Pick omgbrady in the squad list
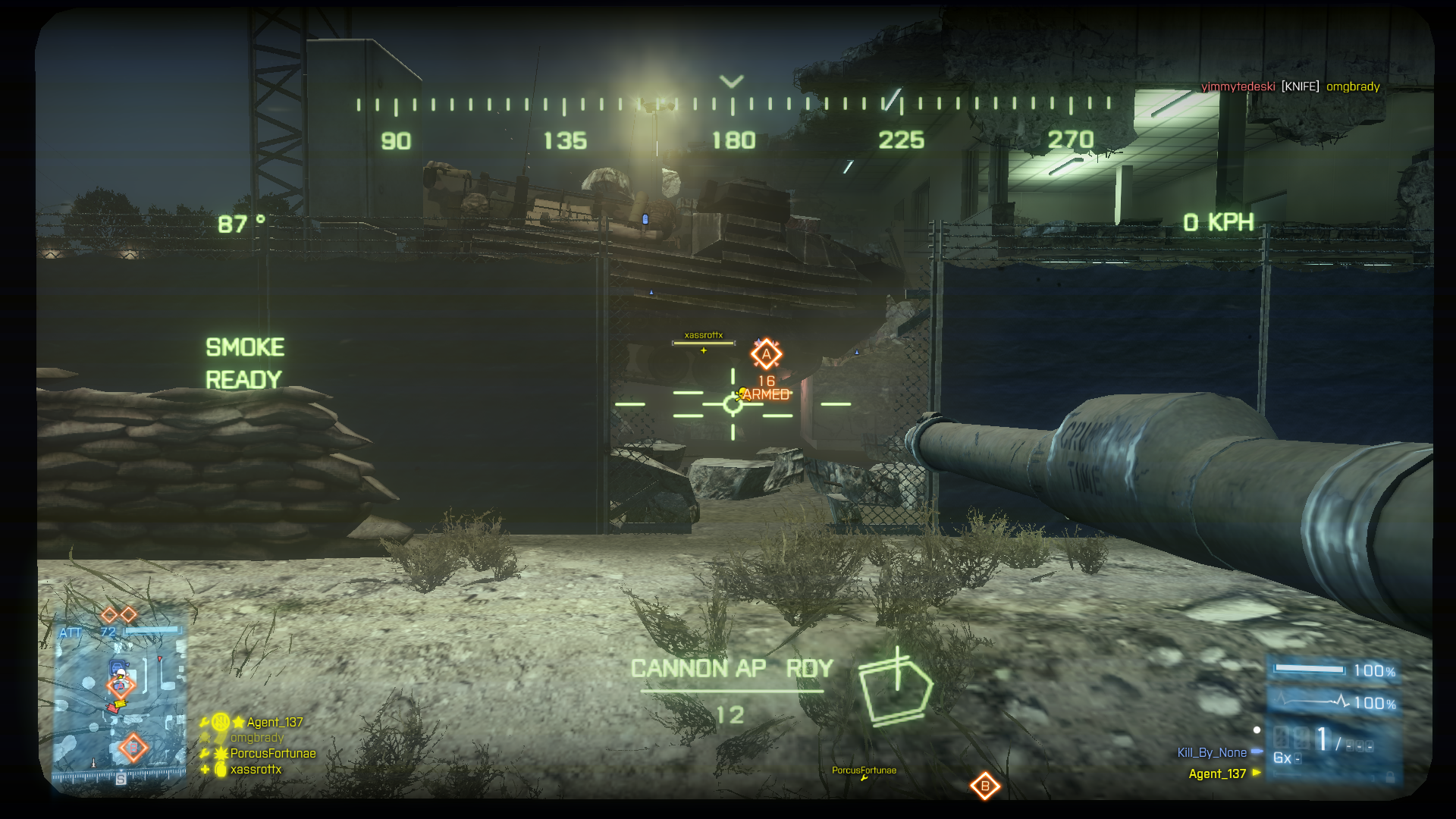The width and height of the screenshot is (1456, 819). coord(256,737)
